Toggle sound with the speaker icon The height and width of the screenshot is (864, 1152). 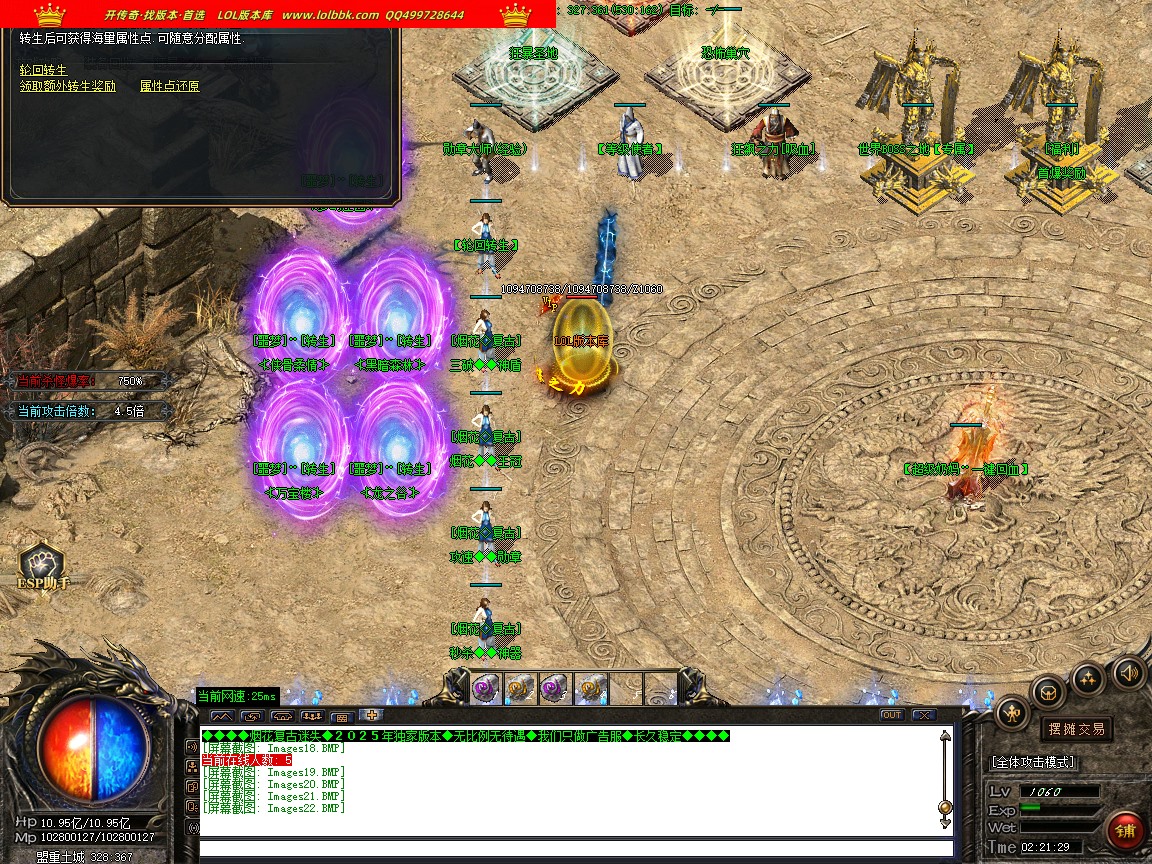(1128, 673)
